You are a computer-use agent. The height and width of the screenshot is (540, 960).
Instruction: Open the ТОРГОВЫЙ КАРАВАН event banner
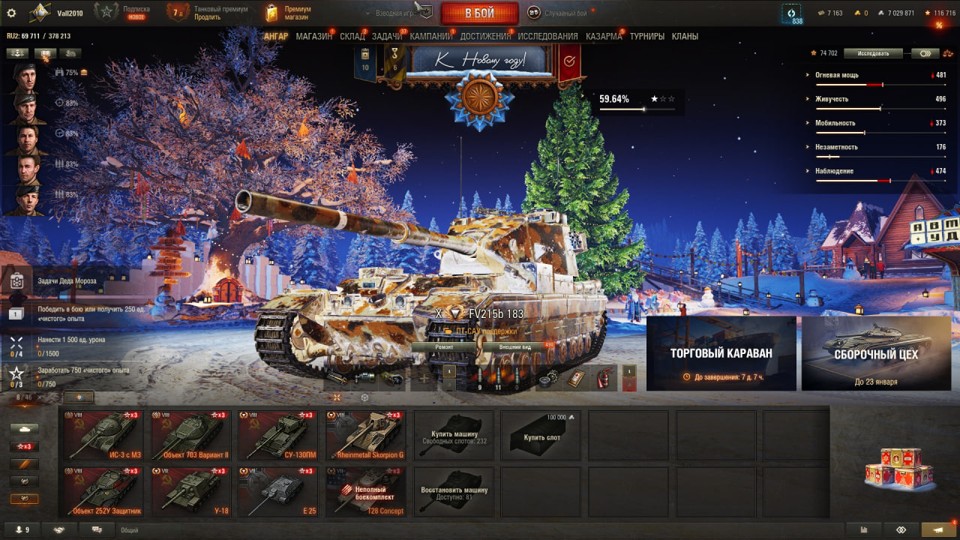click(721, 353)
